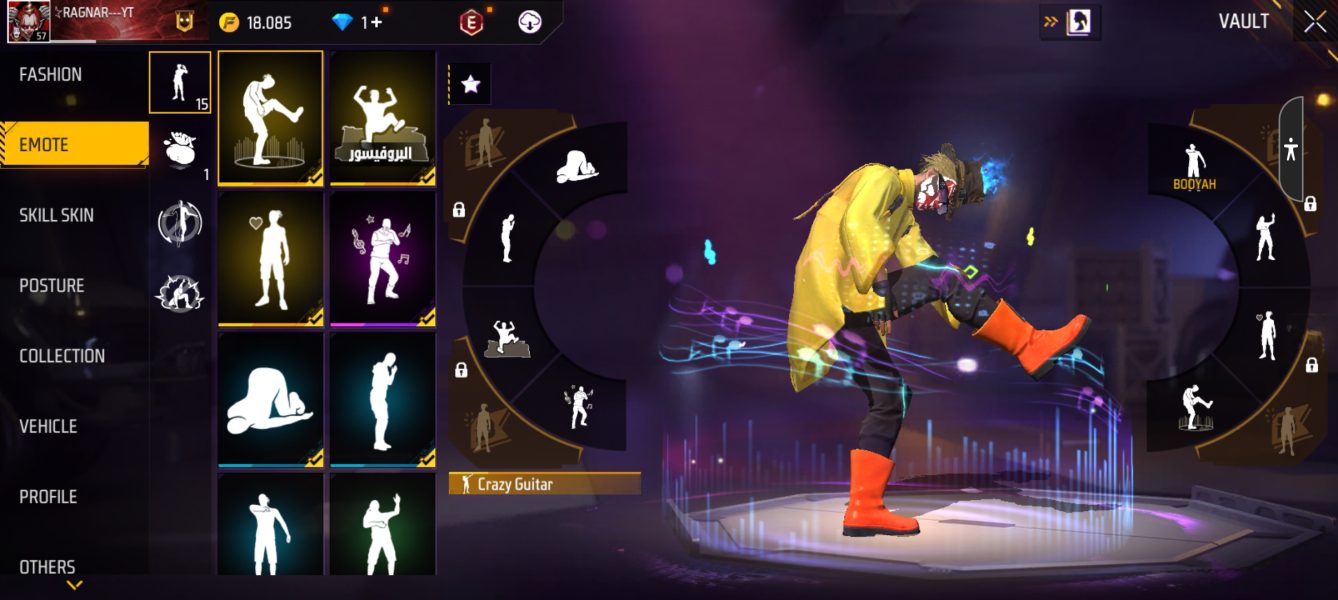This screenshot has height=600, width=1338.
Task: Go to the Collection category
Action: [x=62, y=356]
